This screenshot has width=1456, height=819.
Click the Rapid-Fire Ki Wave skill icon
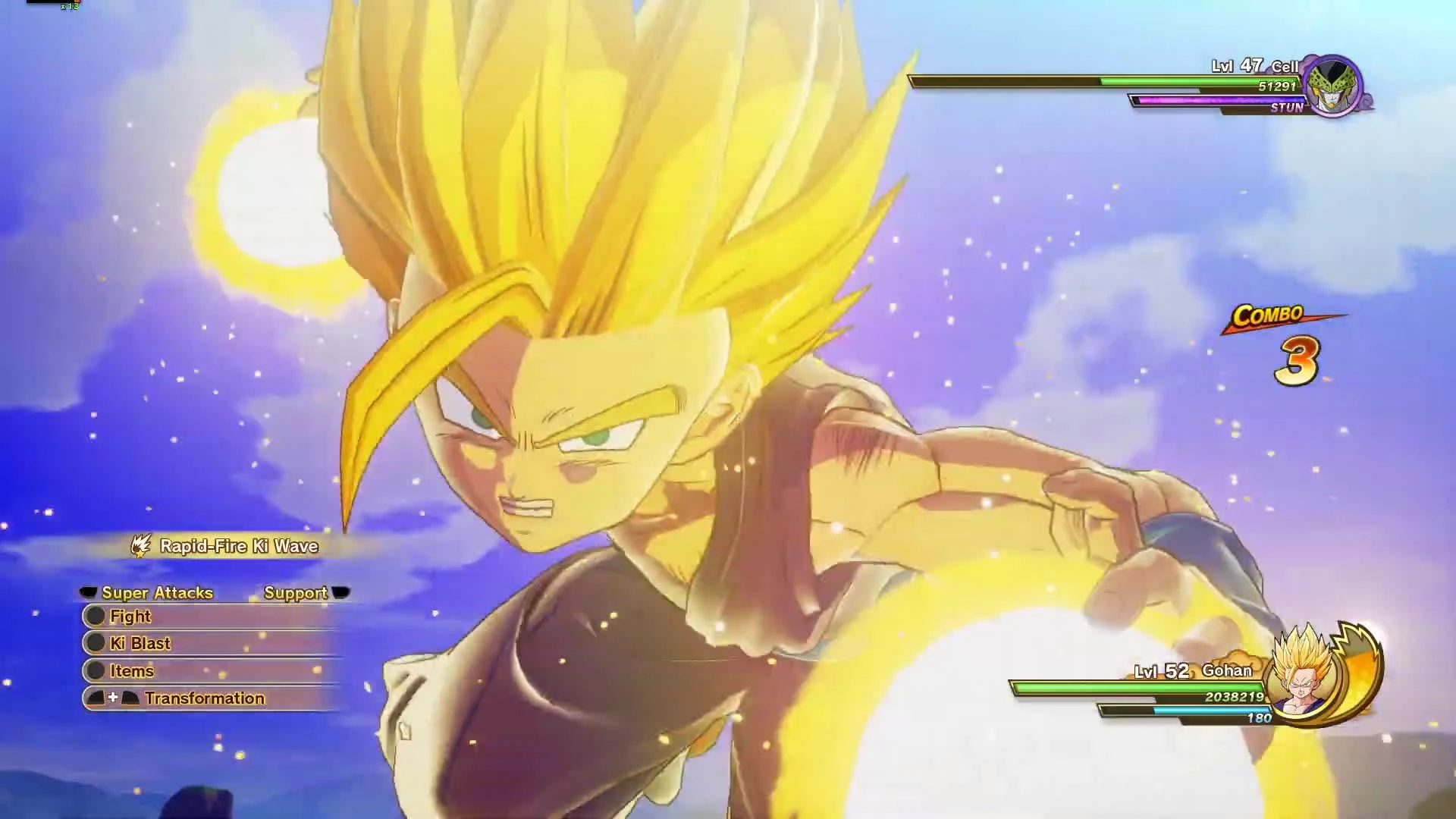click(x=140, y=545)
